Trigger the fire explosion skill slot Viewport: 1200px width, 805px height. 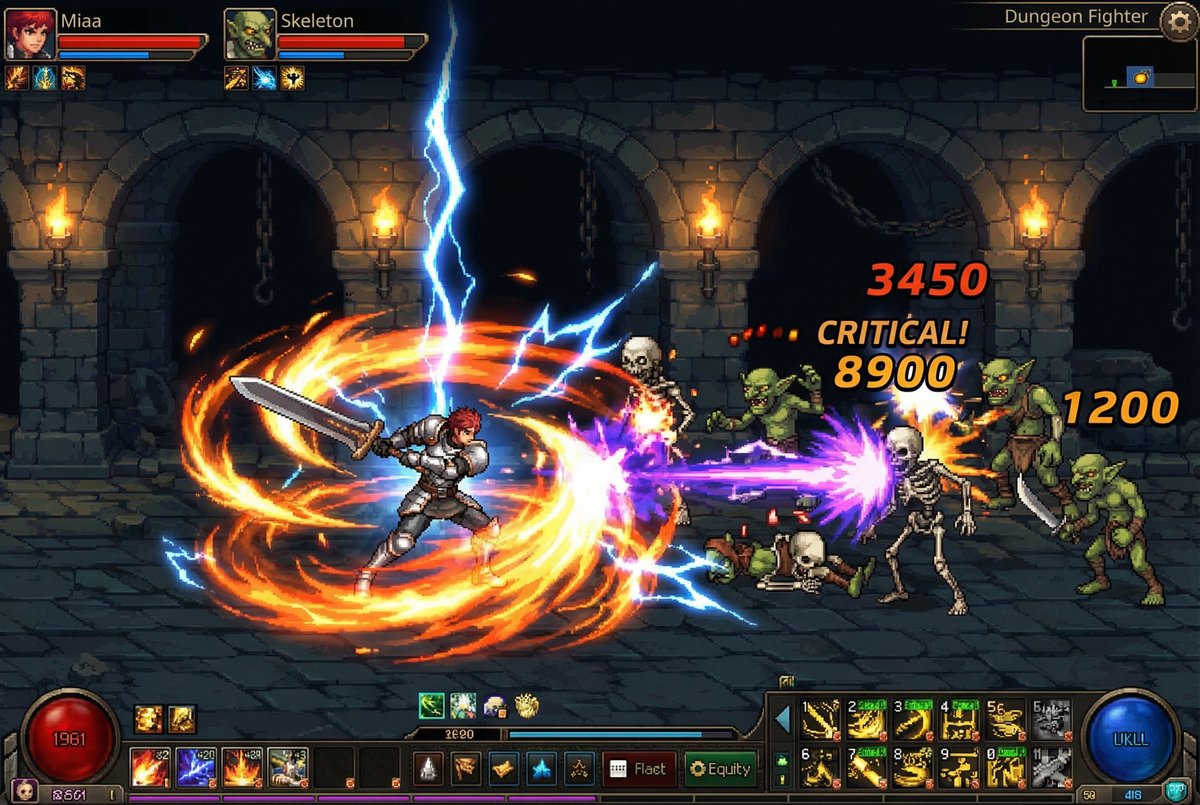242,768
